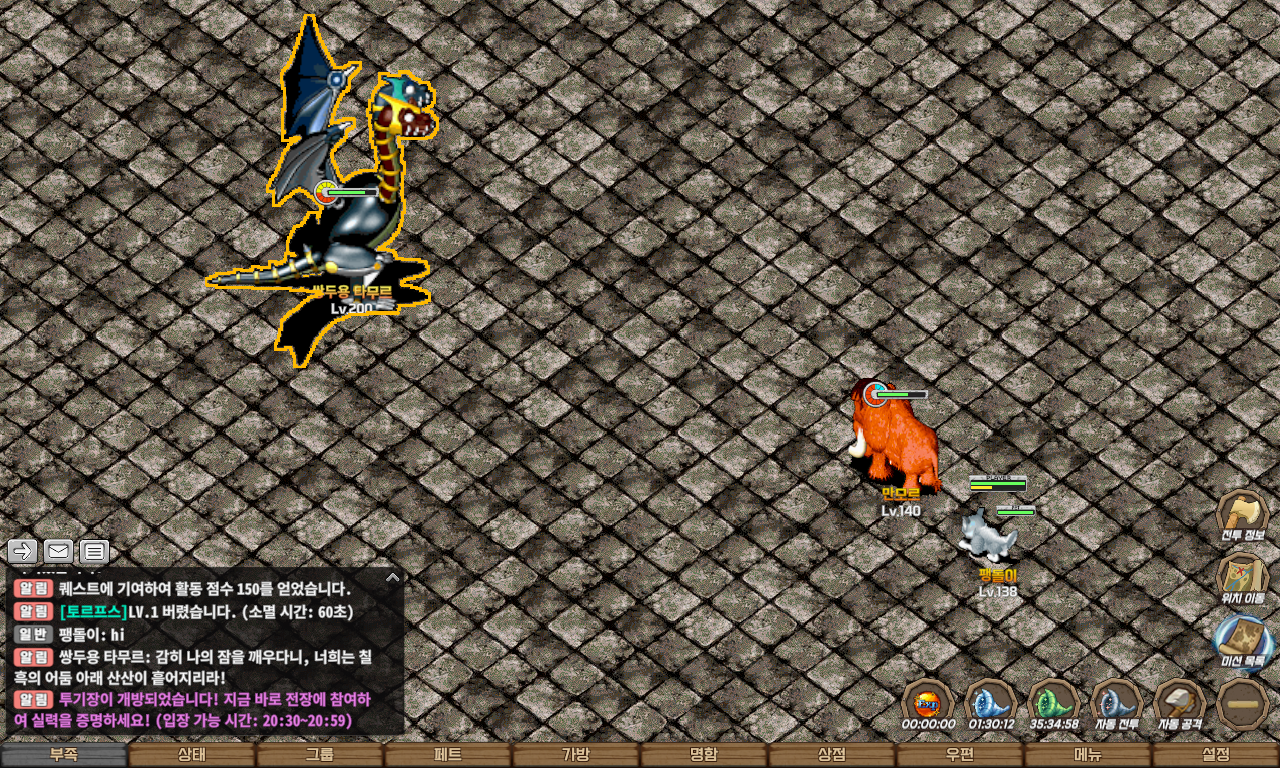Open the 부족 (Tribe) menu tab
The image size is (1280, 768).
pyautogui.click(x=64, y=755)
